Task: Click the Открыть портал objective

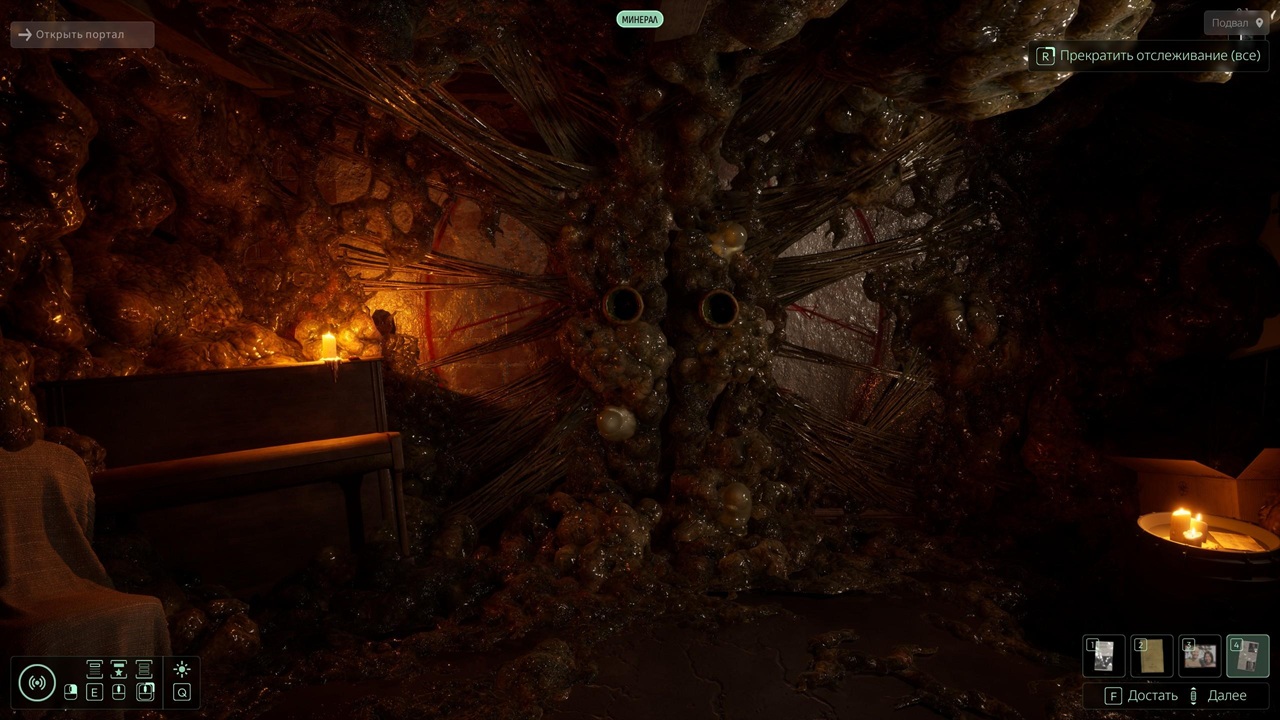Action: click(82, 35)
